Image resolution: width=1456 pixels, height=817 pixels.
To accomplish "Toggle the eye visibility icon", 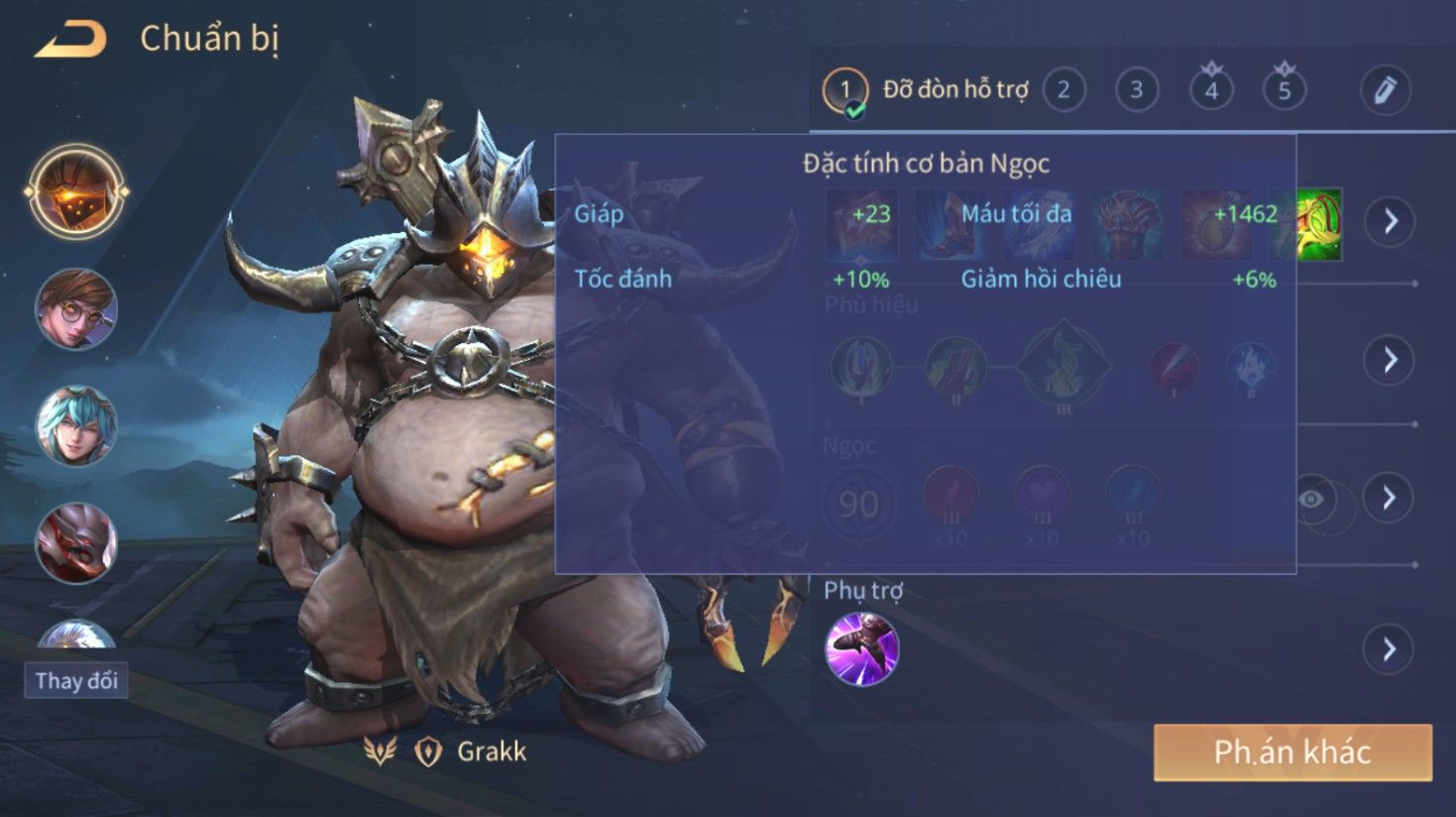I will click(1311, 499).
